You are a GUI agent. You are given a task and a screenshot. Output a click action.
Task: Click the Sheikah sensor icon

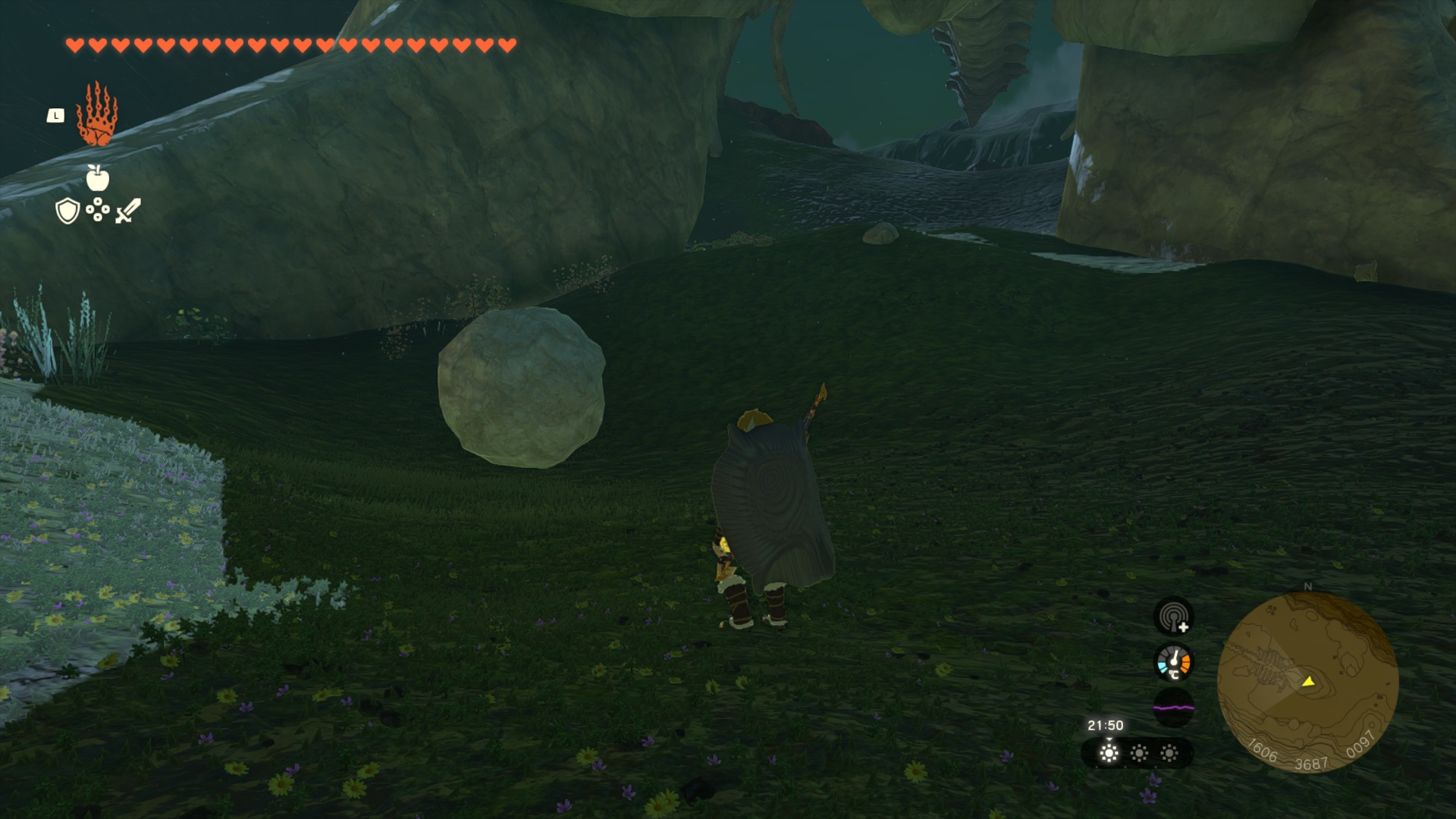[x=1173, y=616]
